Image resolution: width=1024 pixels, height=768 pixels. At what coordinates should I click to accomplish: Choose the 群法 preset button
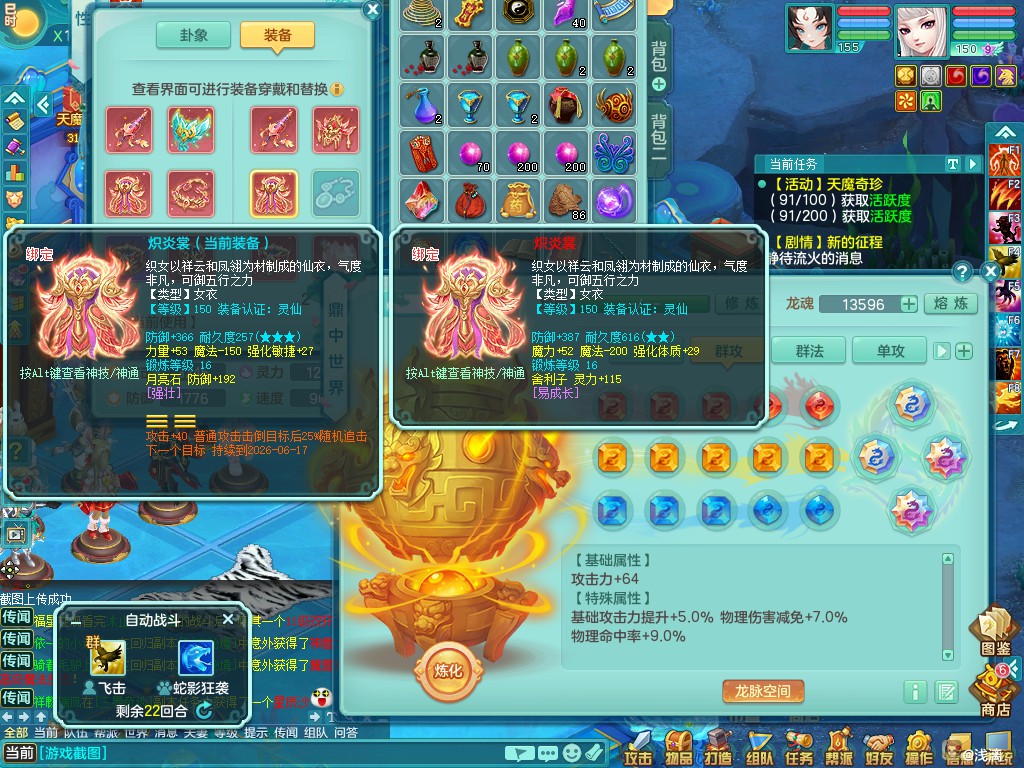(809, 350)
